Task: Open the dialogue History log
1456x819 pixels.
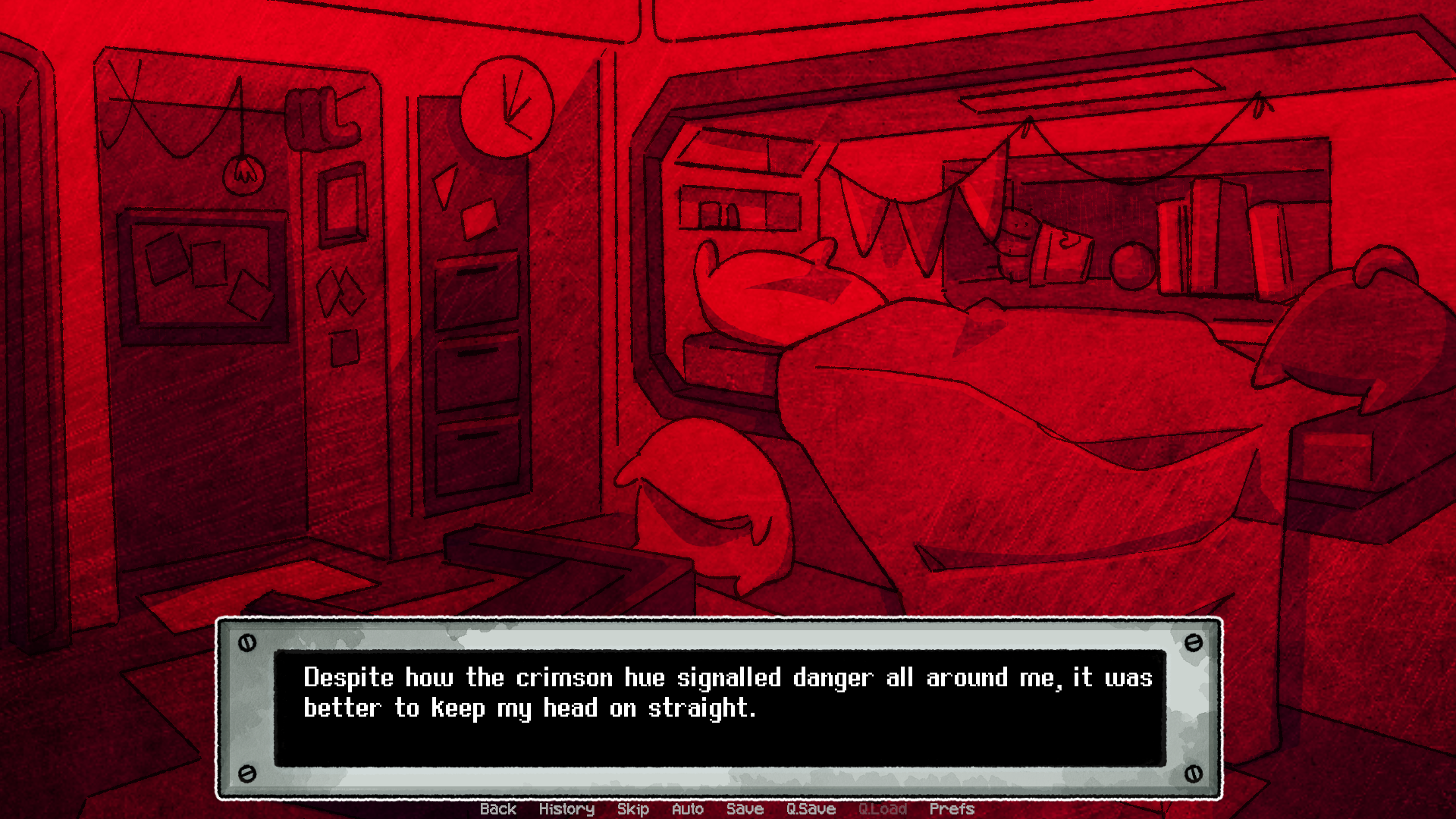Action: [566, 809]
